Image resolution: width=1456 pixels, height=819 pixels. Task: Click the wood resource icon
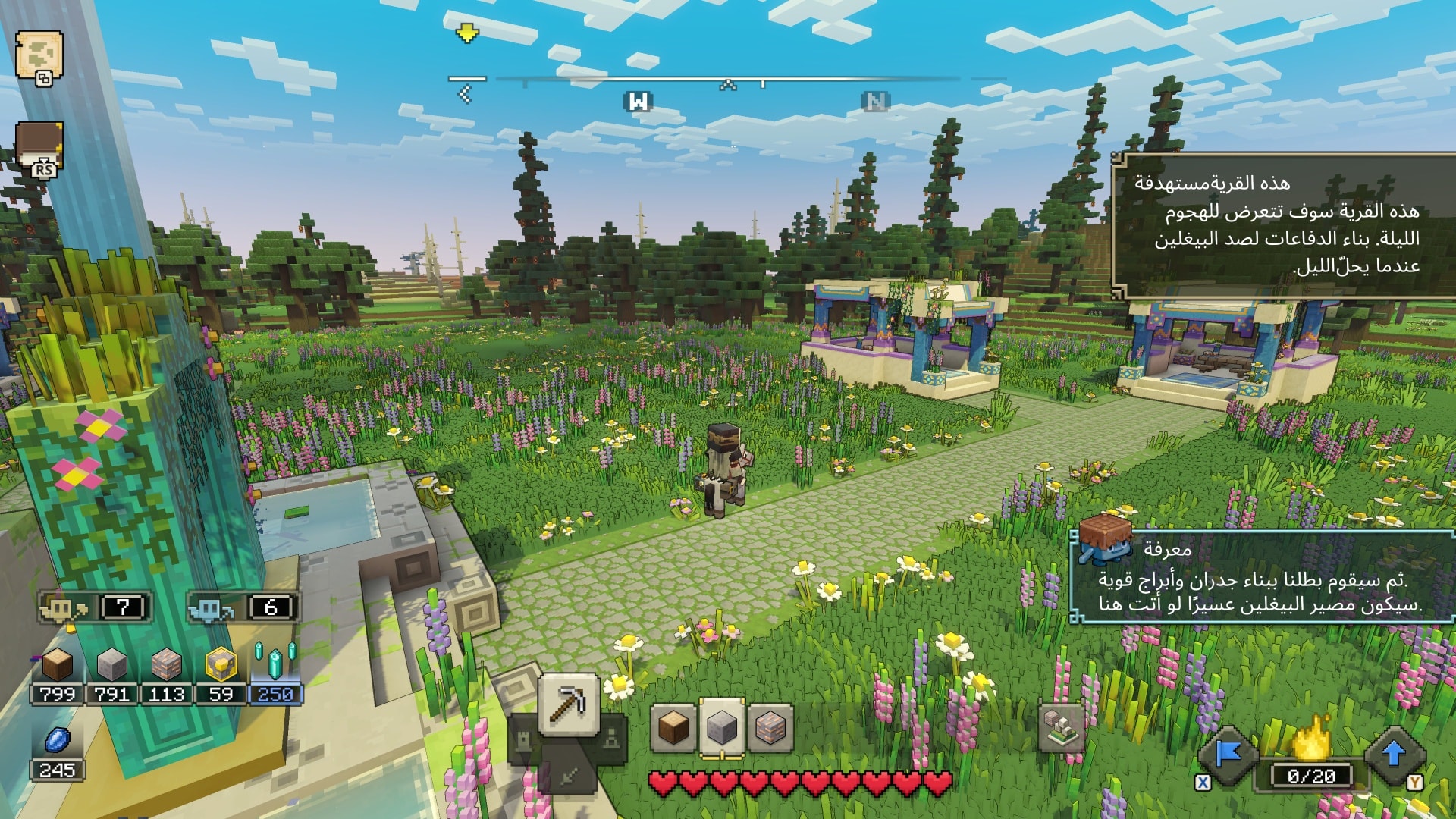[x=58, y=665]
